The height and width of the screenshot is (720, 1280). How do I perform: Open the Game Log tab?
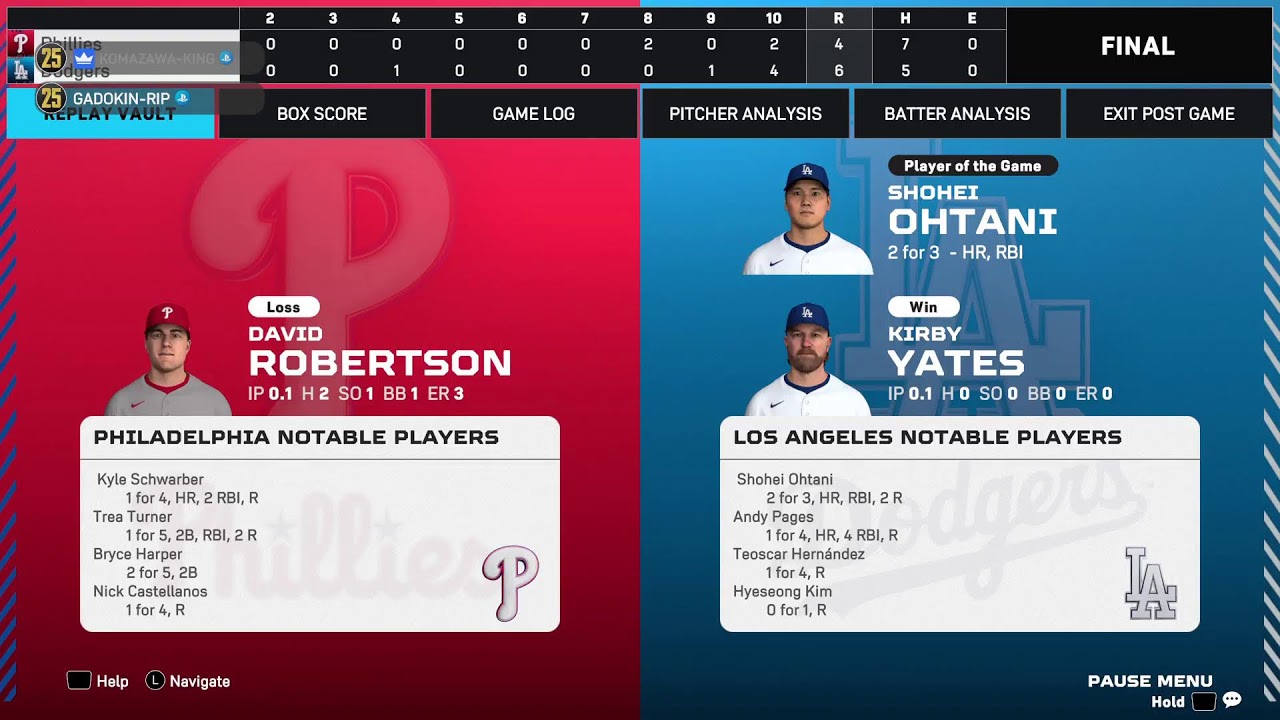coord(534,114)
